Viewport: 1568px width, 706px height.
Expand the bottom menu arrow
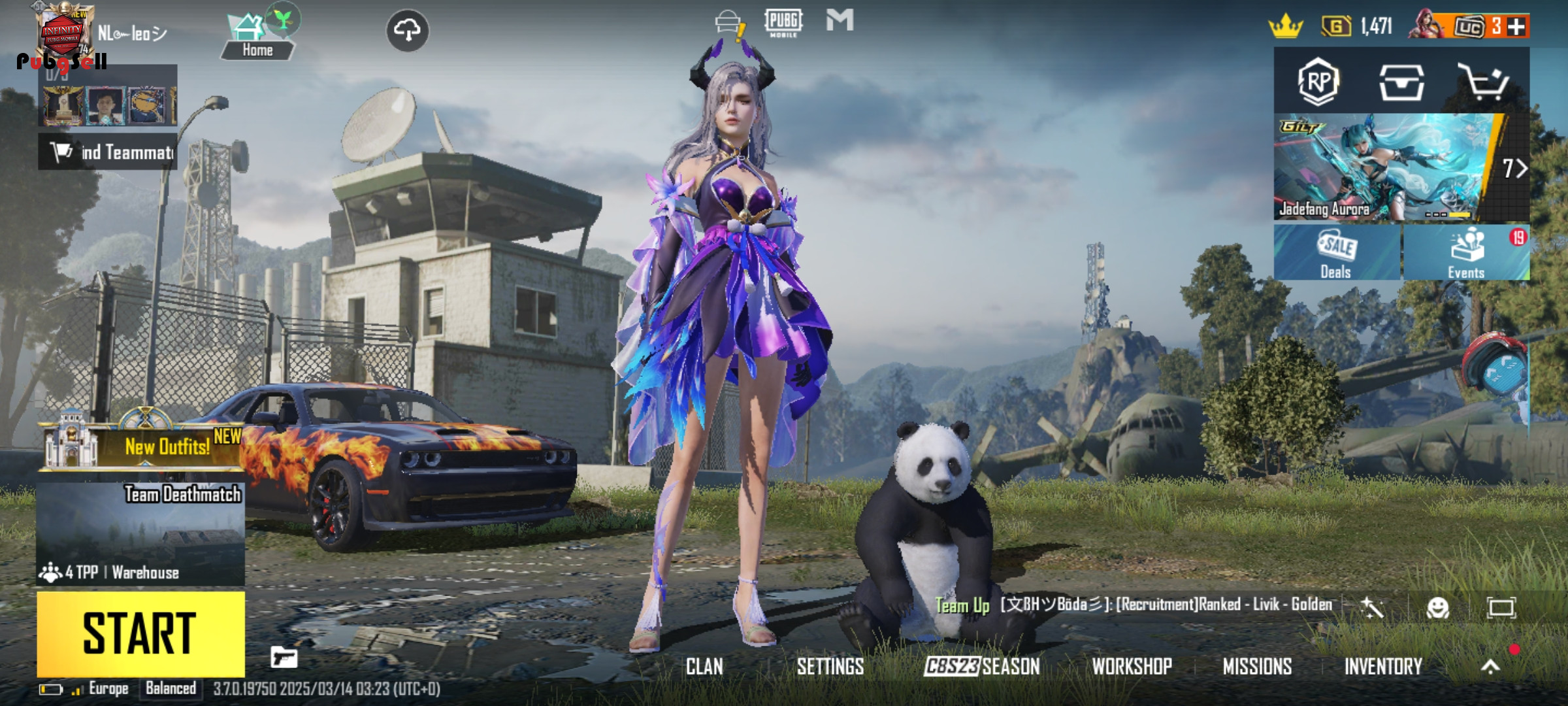(1490, 666)
